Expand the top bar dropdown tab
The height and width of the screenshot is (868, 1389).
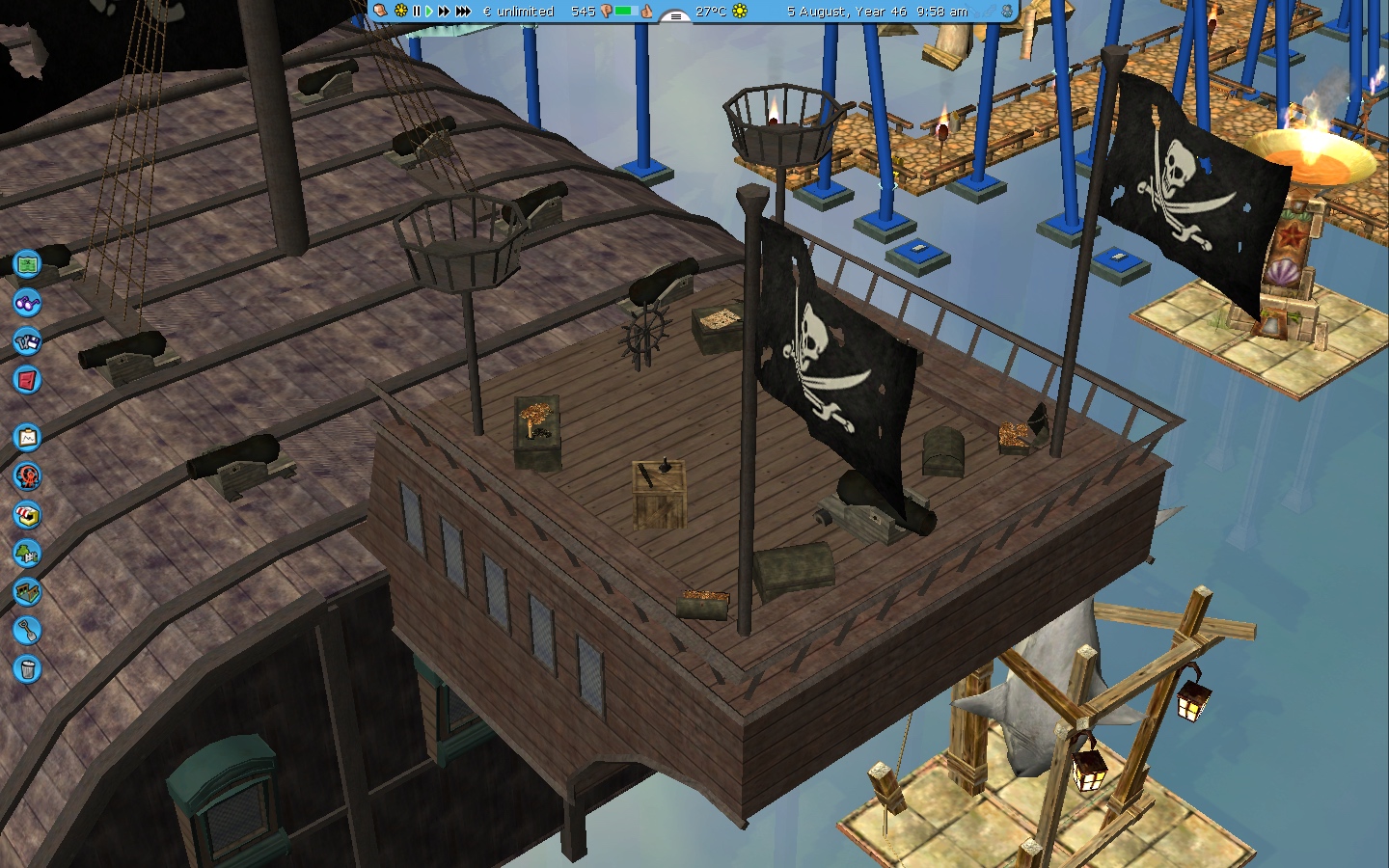(x=675, y=15)
